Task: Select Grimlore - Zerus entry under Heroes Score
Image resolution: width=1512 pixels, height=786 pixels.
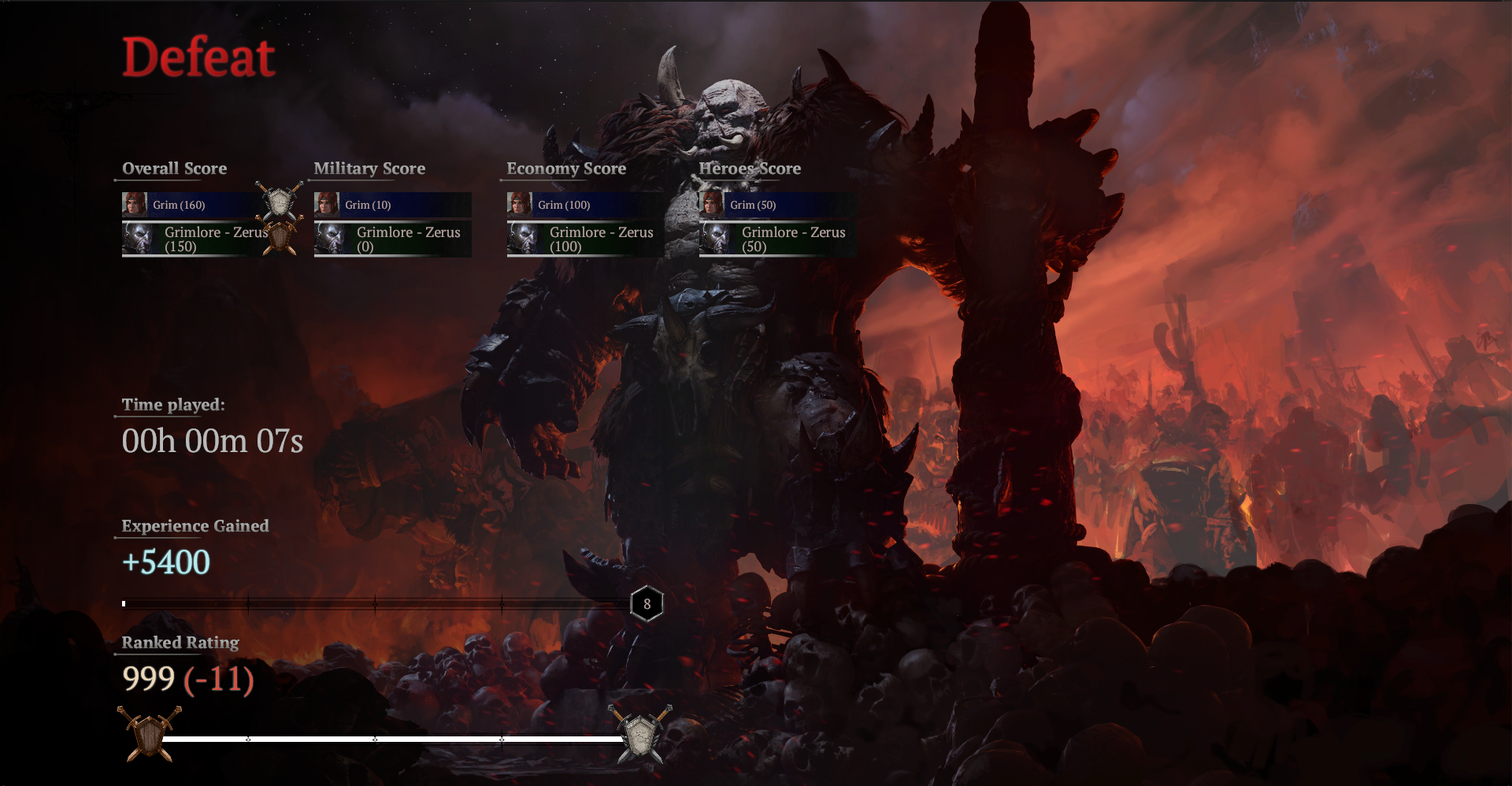Action: [x=777, y=239]
